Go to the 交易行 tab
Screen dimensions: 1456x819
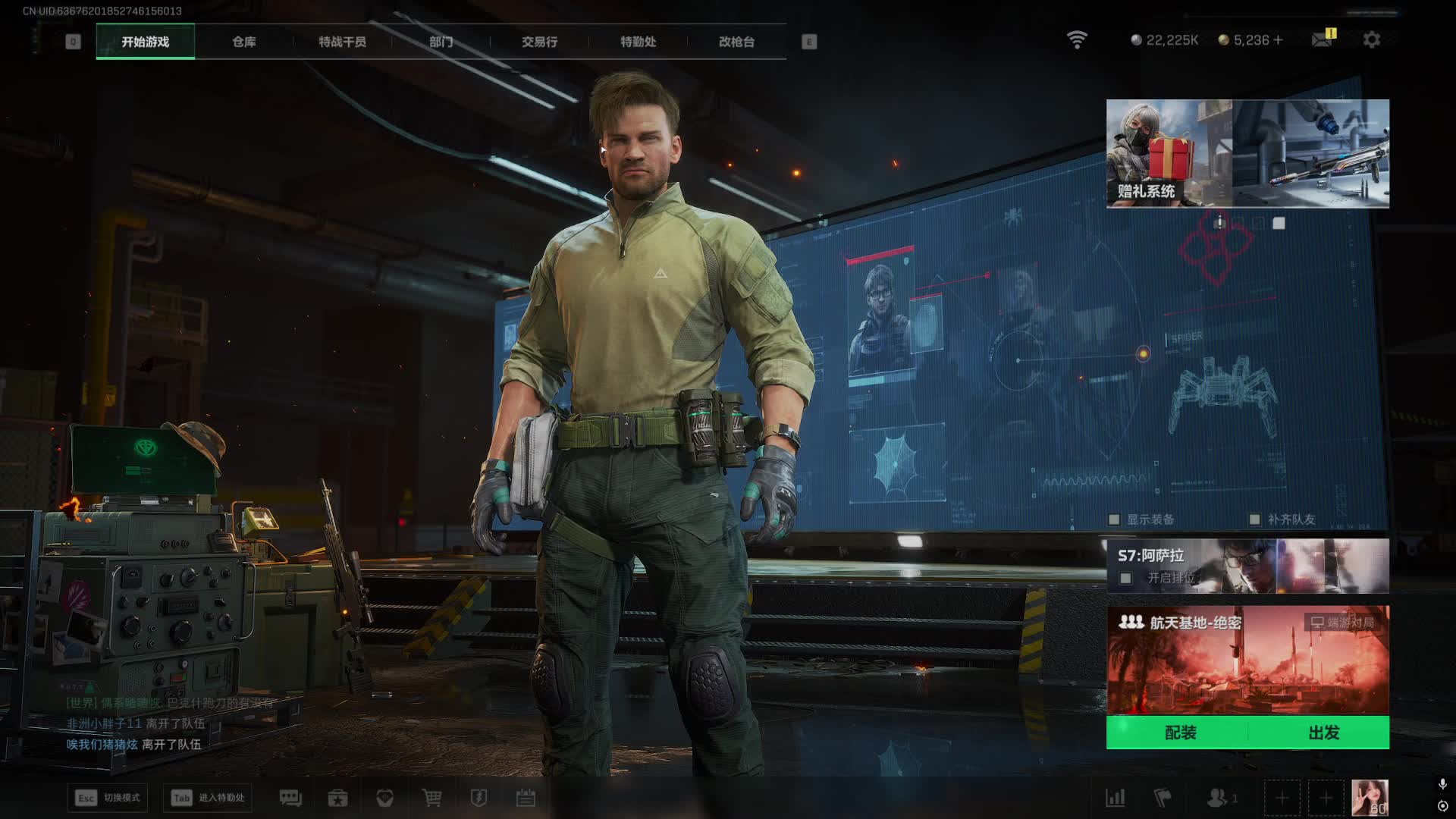click(x=539, y=42)
